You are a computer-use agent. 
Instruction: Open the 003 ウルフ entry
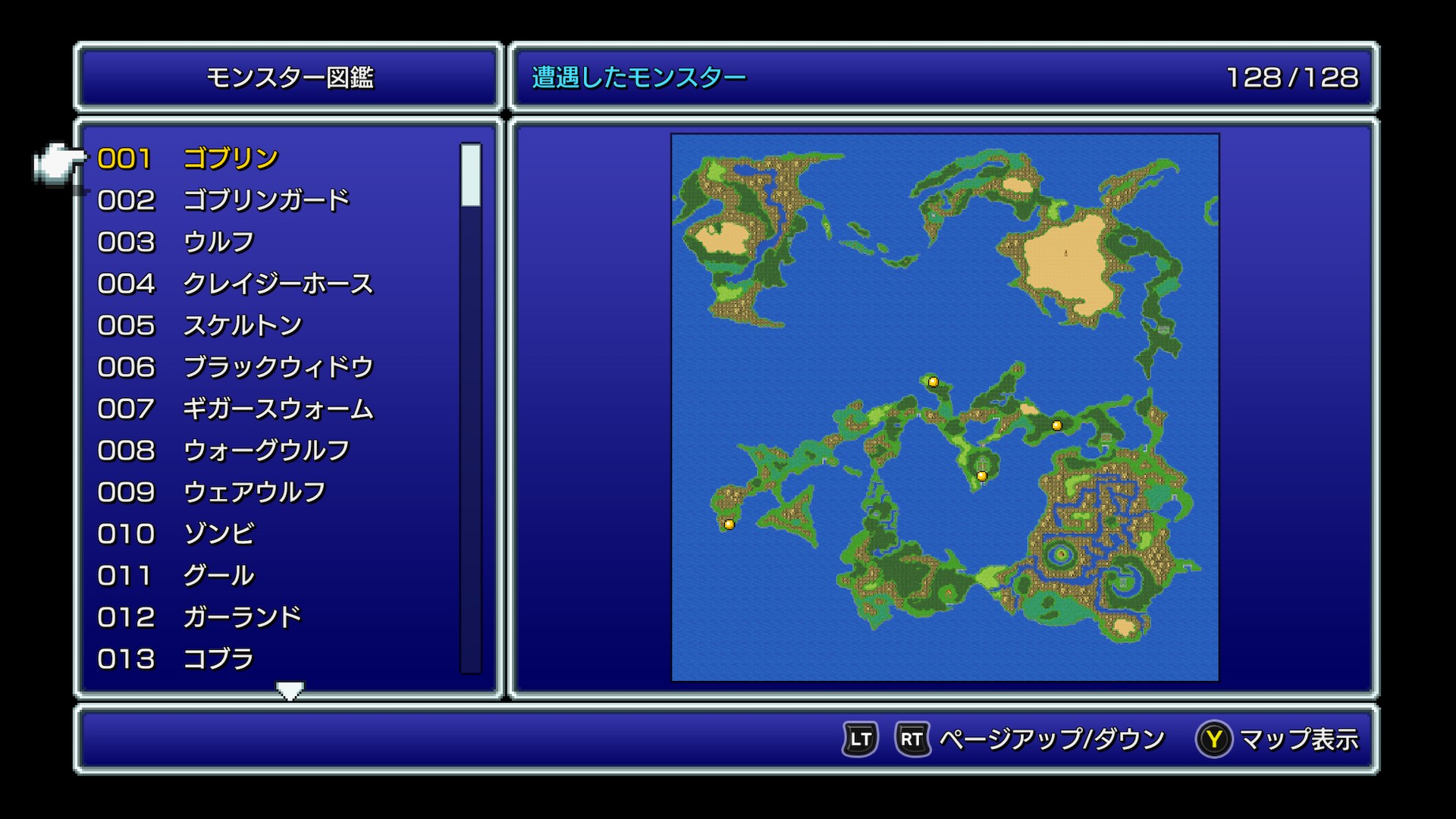click(218, 242)
